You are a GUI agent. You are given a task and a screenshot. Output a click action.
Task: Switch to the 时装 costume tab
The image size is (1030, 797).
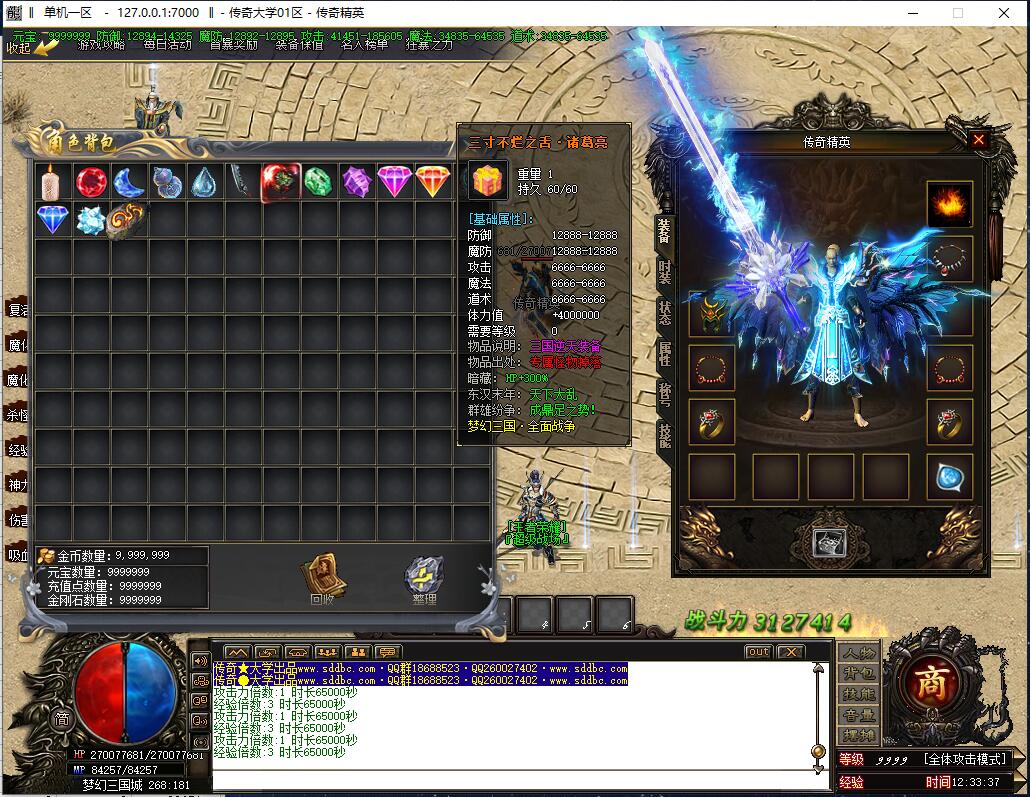coord(665,271)
